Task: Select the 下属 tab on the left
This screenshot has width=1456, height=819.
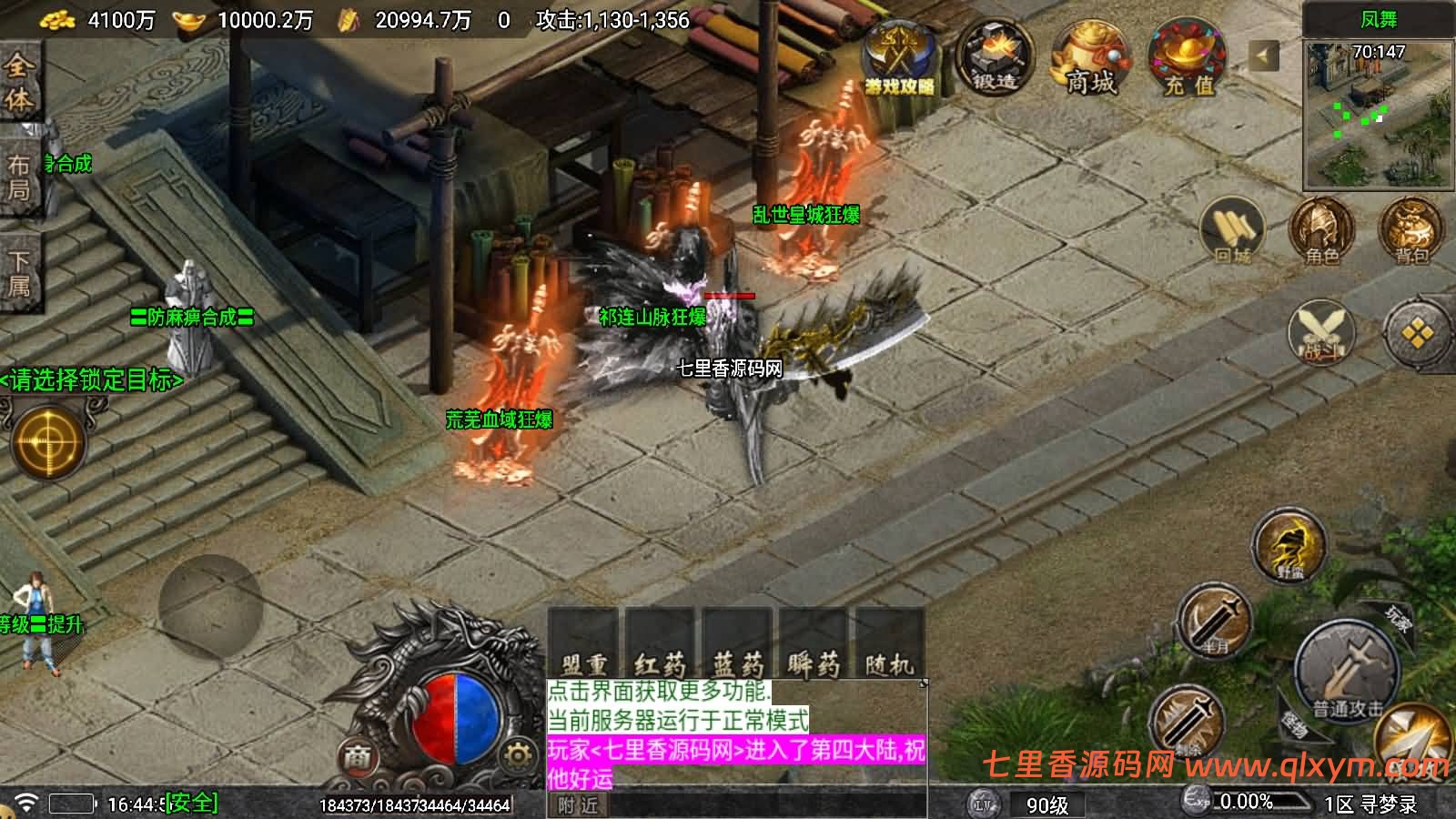Action: tap(19, 274)
